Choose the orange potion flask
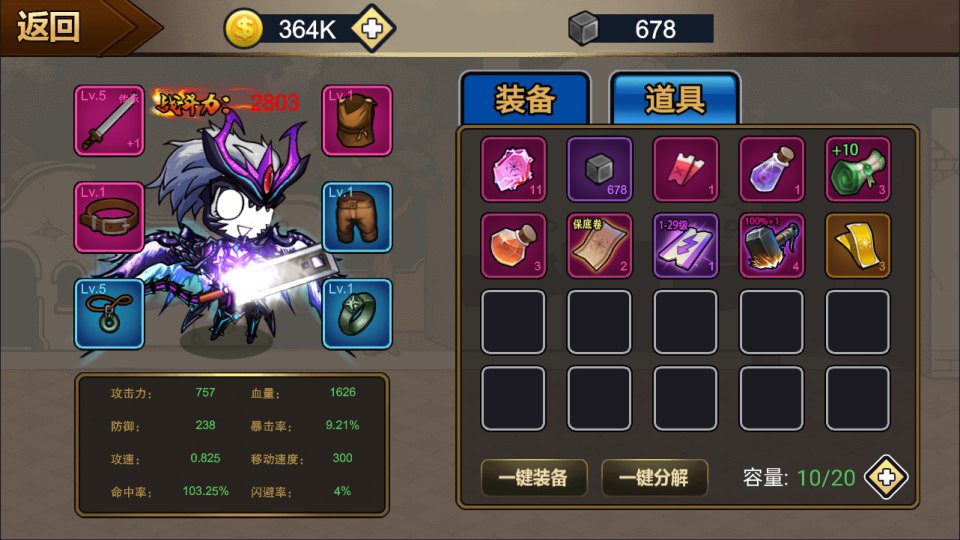The height and width of the screenshot is (540, 960). click(514, 245)
